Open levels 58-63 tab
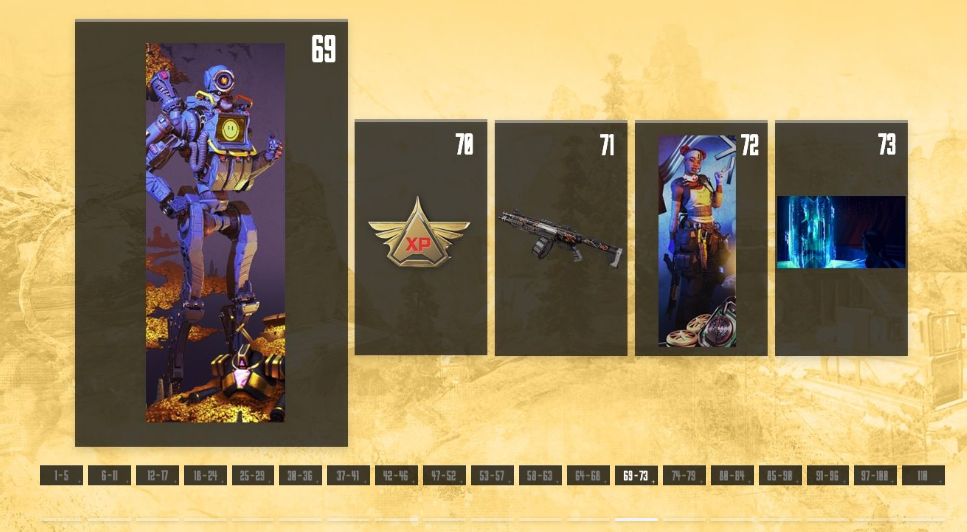Image resolution: width=967 pixels, height=532 pixels. (540, 476)
